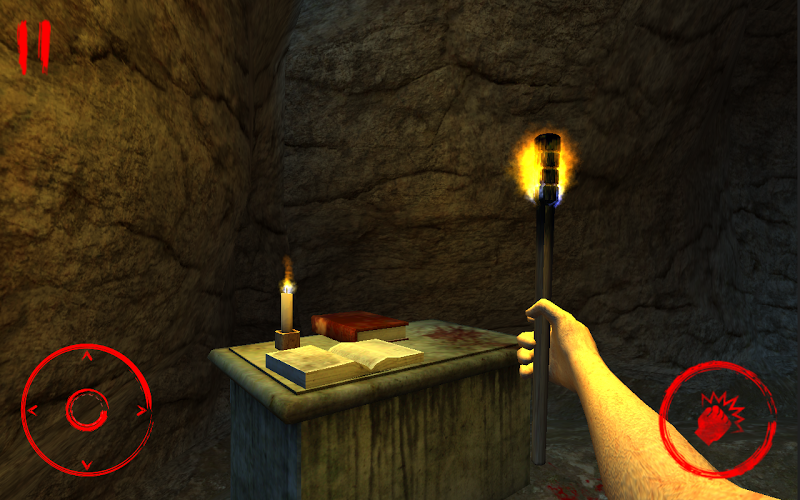Pause the game with the red pause button

(x=33, y=47)
